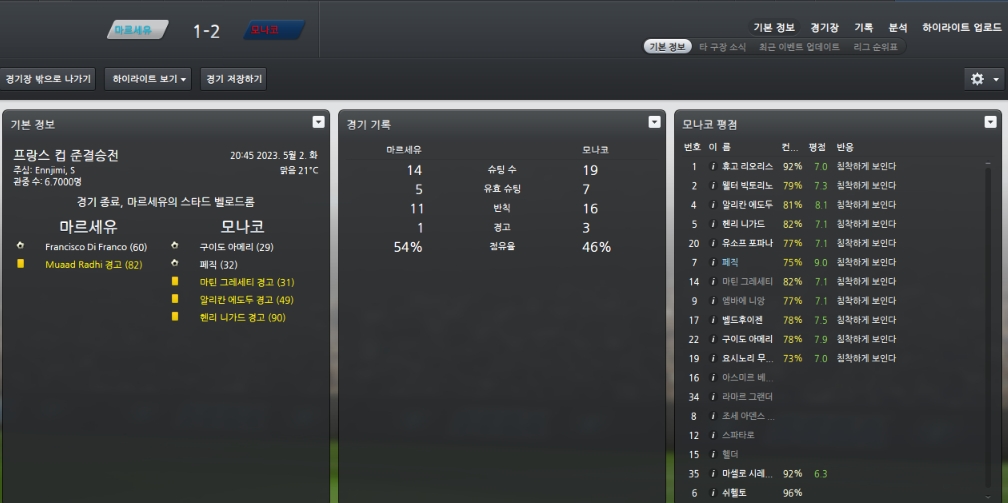Image resolution: width=1008 pixels, height=503 pixels.
Task: Open the gear settings dropdown
Action: (x=983, y=79)
